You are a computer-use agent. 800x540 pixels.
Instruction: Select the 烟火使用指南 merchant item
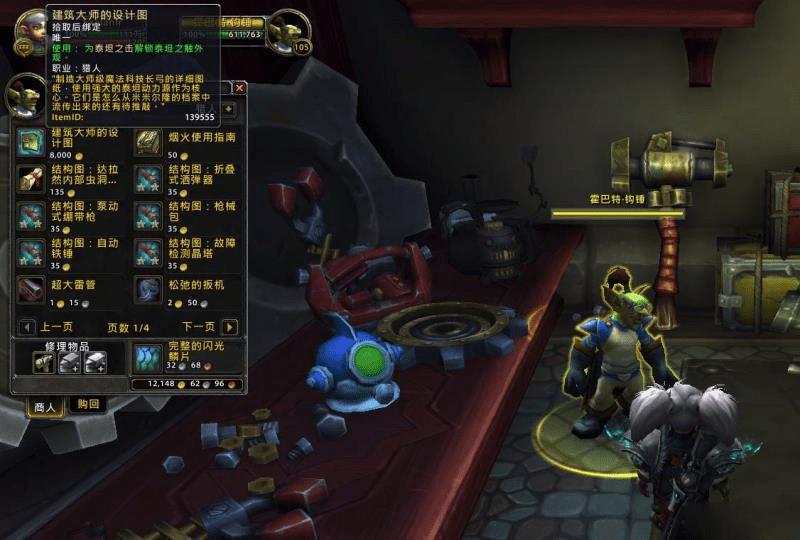tap(148, 141)
